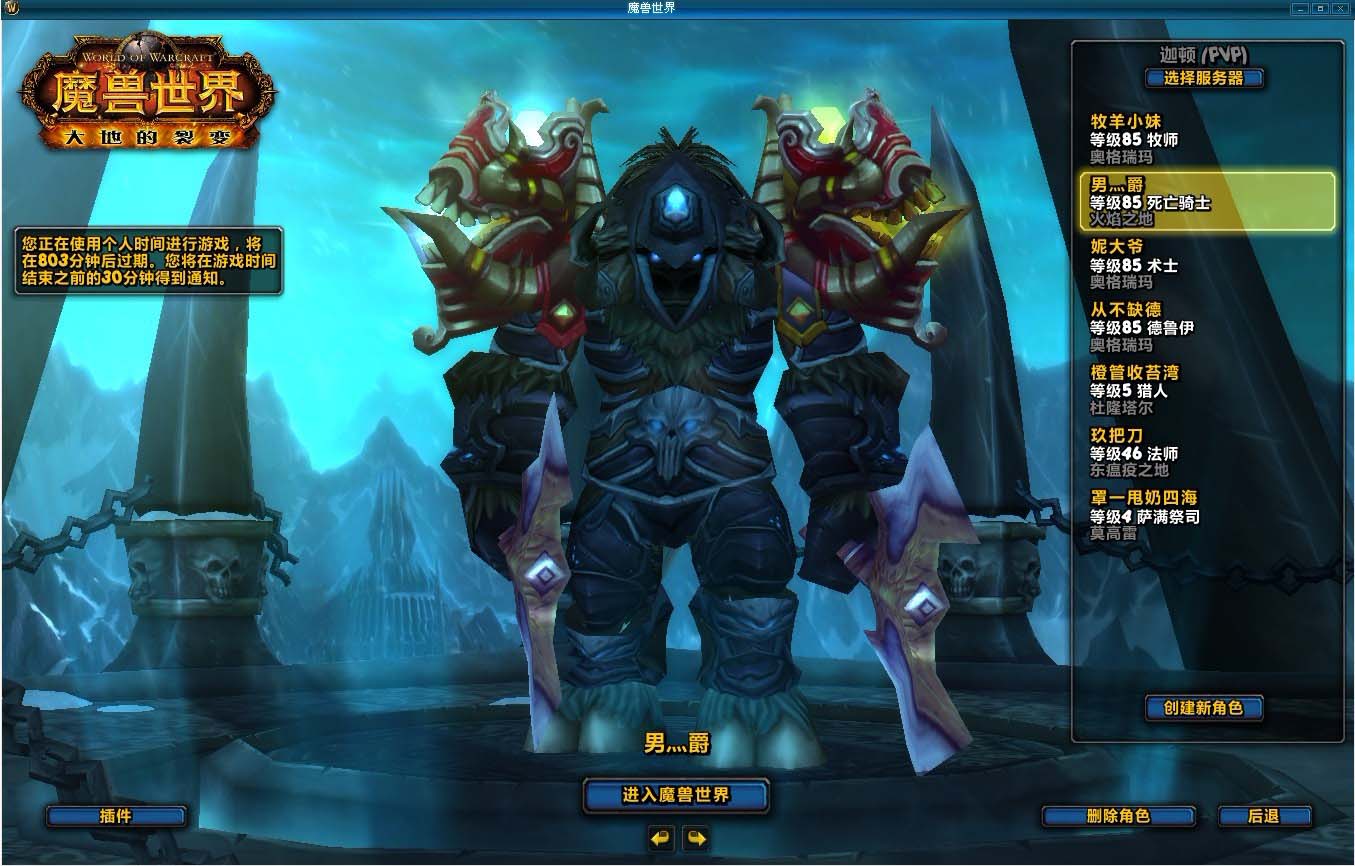Close the game window

click(1340, 8)
